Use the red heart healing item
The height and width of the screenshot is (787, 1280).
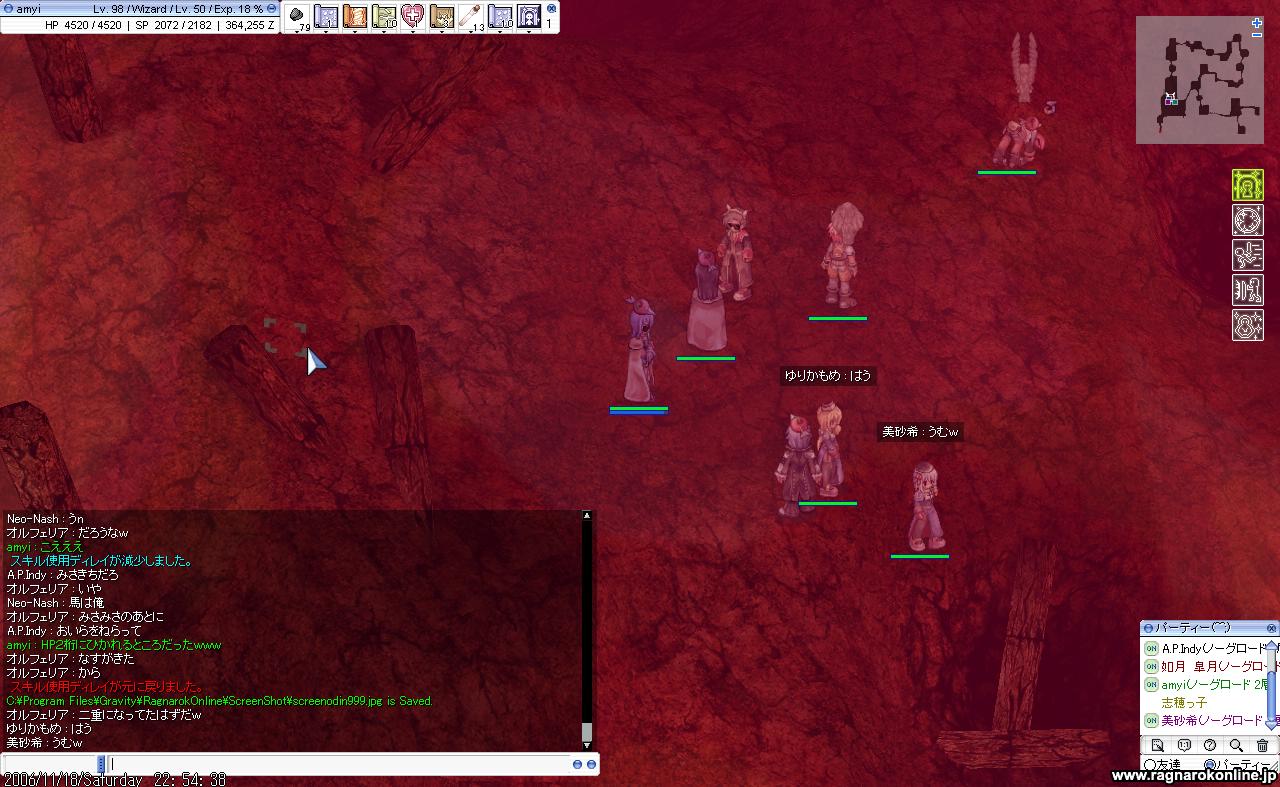[412, 16]
